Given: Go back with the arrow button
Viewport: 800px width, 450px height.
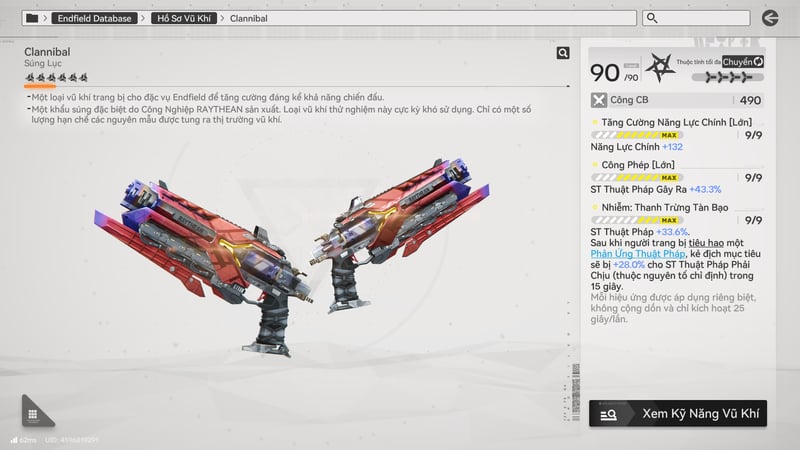Looking at the screenshot, I should tap(770, 18).
